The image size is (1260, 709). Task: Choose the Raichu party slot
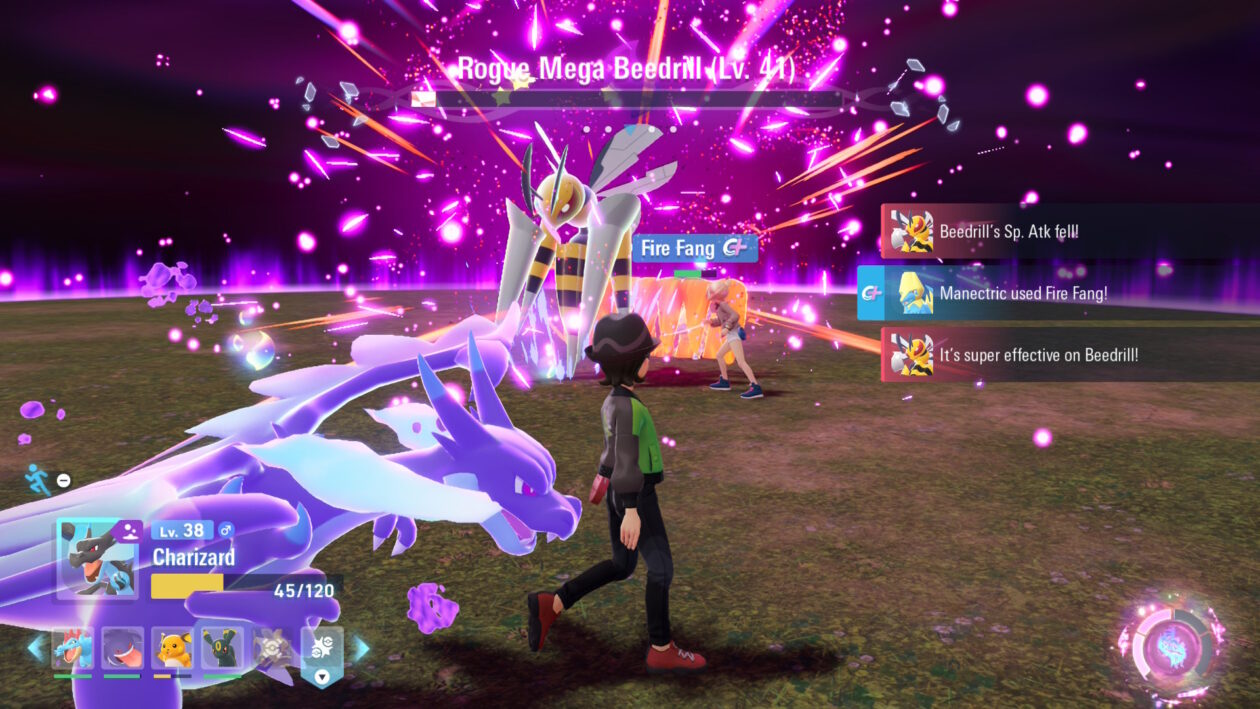coord(172,648)
